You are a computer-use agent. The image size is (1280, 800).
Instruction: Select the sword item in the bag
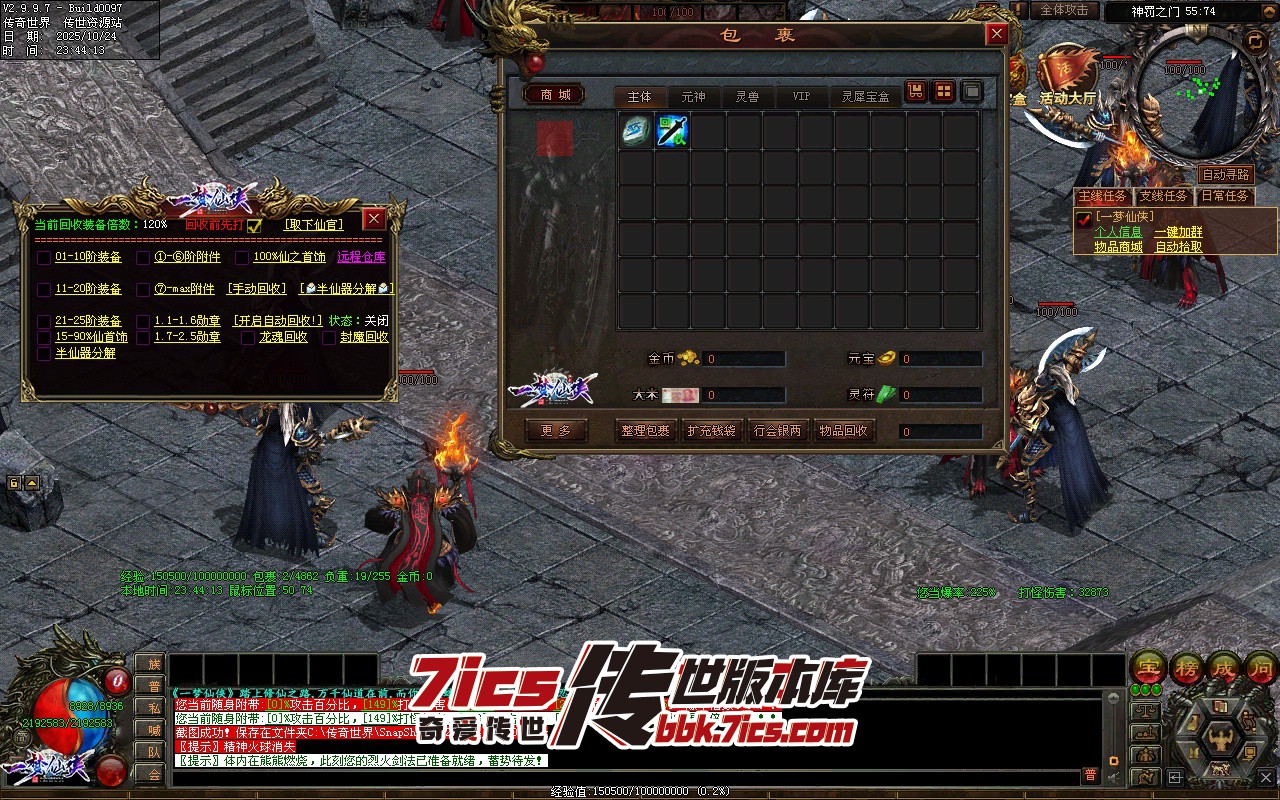point(672,132)
